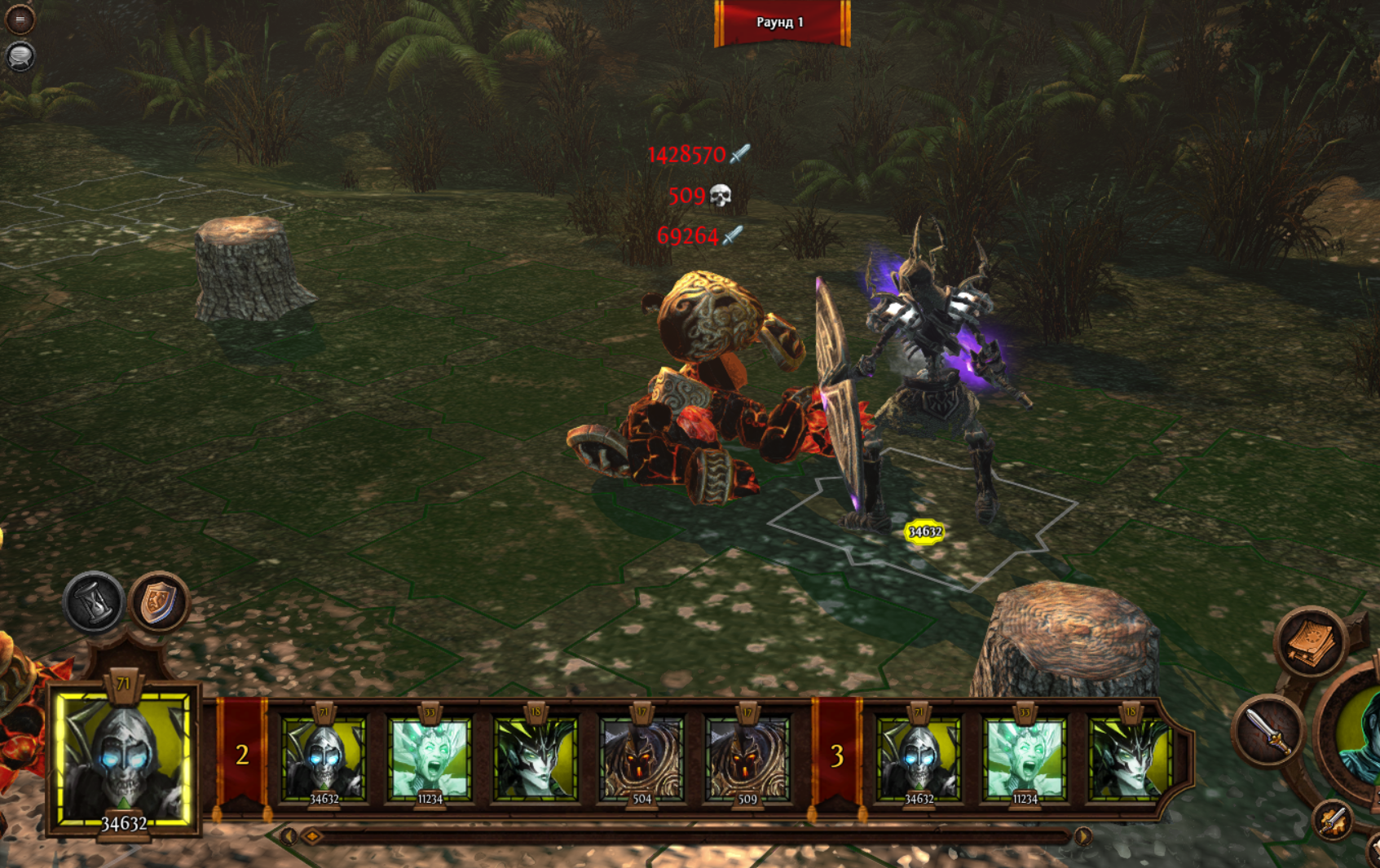Click the initiative bar left scroll arrow
The image size is (1380, 868).
pos(289,836)
